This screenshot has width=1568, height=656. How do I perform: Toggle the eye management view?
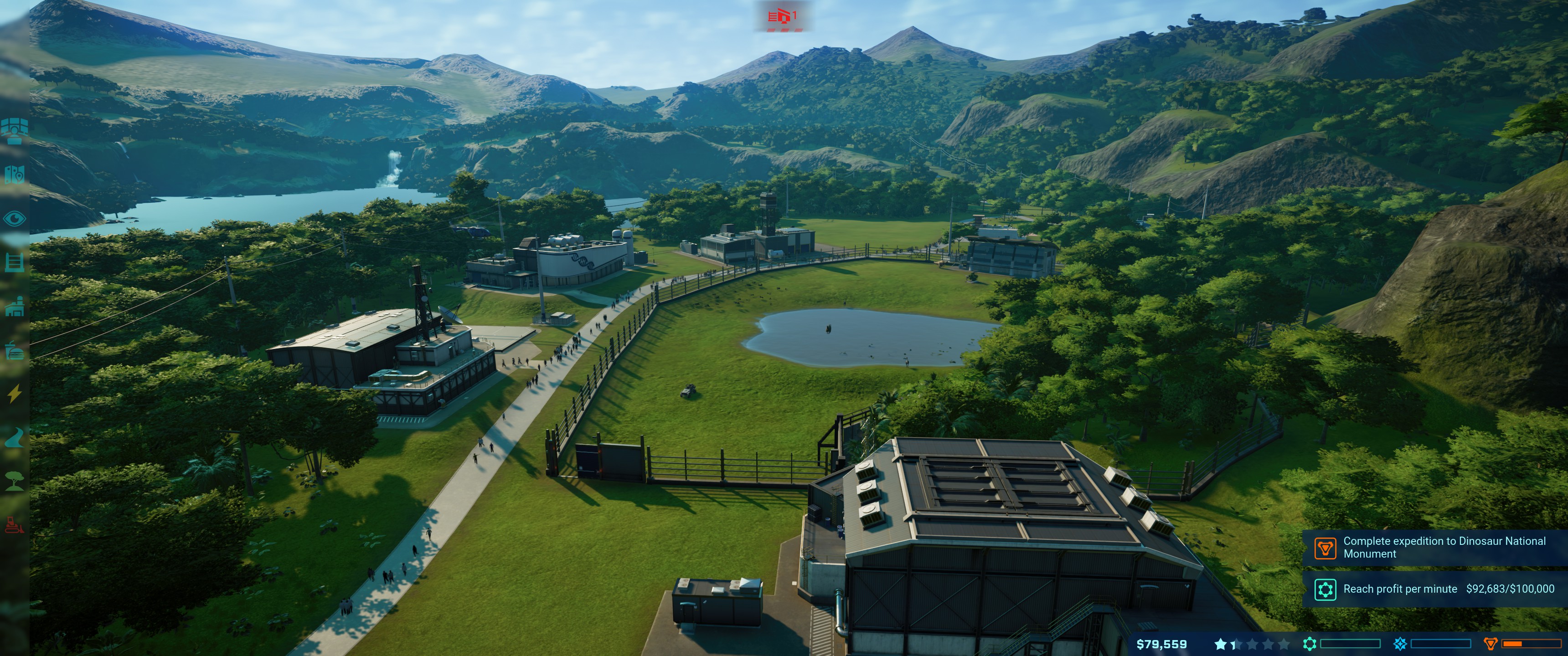[x=15, y=219]
